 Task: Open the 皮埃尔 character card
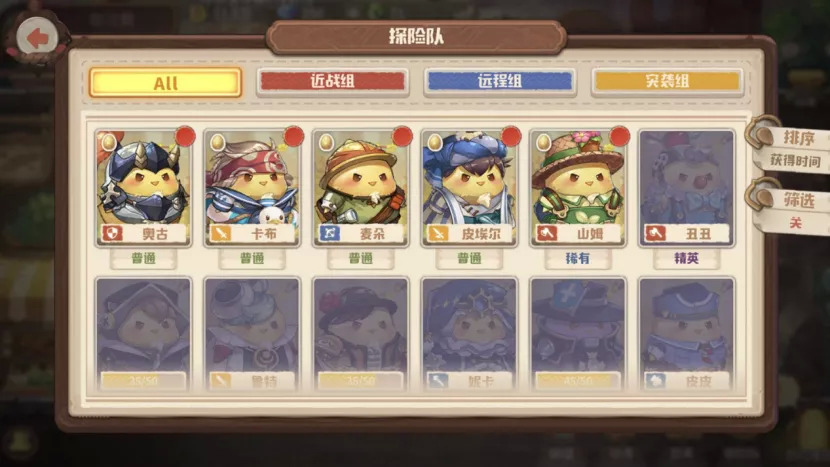[x=469, y=187]
